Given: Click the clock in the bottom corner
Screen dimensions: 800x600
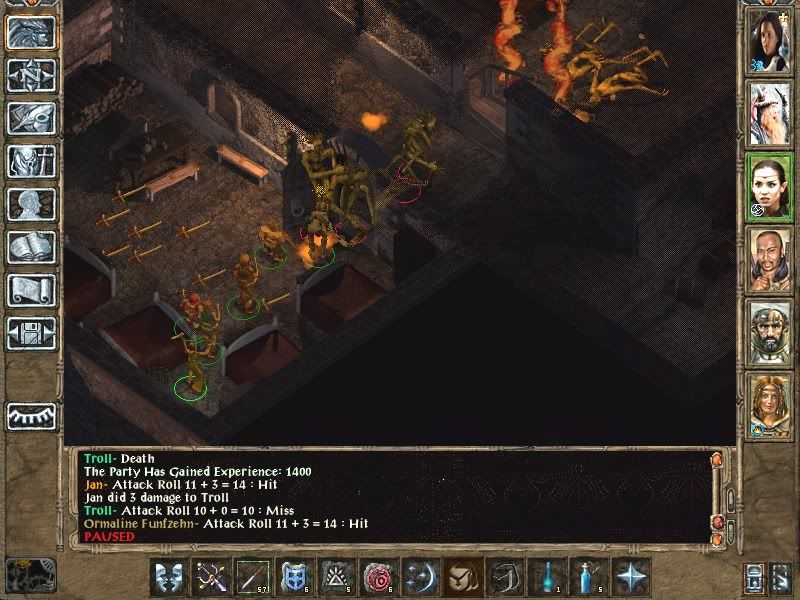Looking at the screenshot, I should [x=28, y=574].
